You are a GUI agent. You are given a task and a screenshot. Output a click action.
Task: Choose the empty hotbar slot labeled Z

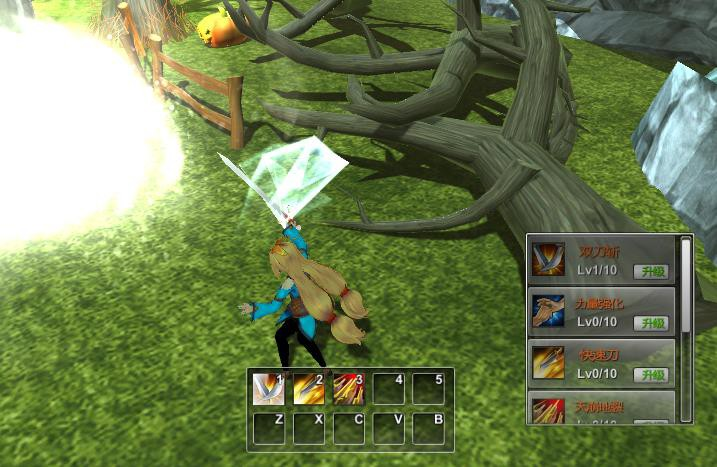coord(268,428)
